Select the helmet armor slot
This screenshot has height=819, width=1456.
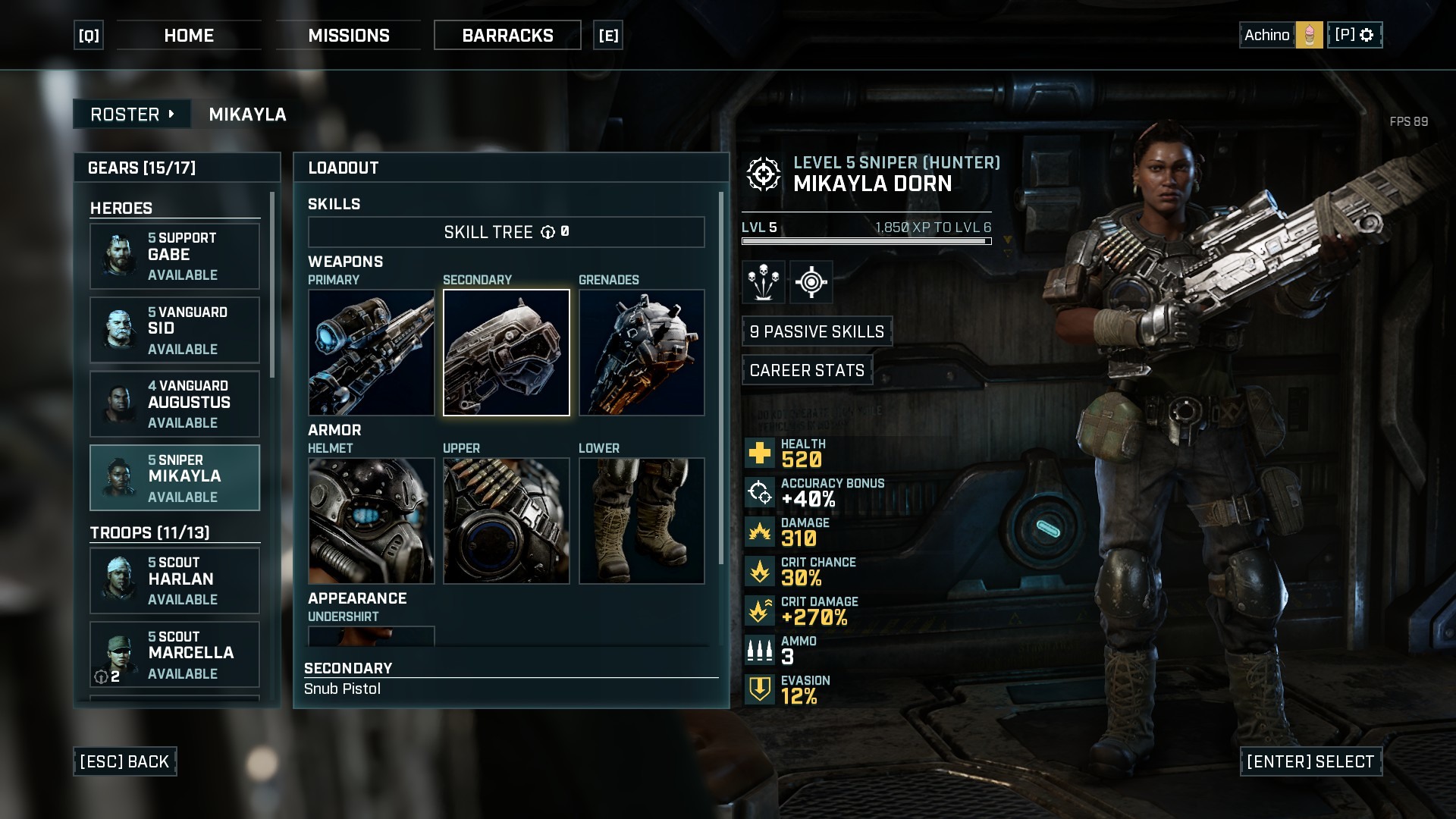(371, 521)
